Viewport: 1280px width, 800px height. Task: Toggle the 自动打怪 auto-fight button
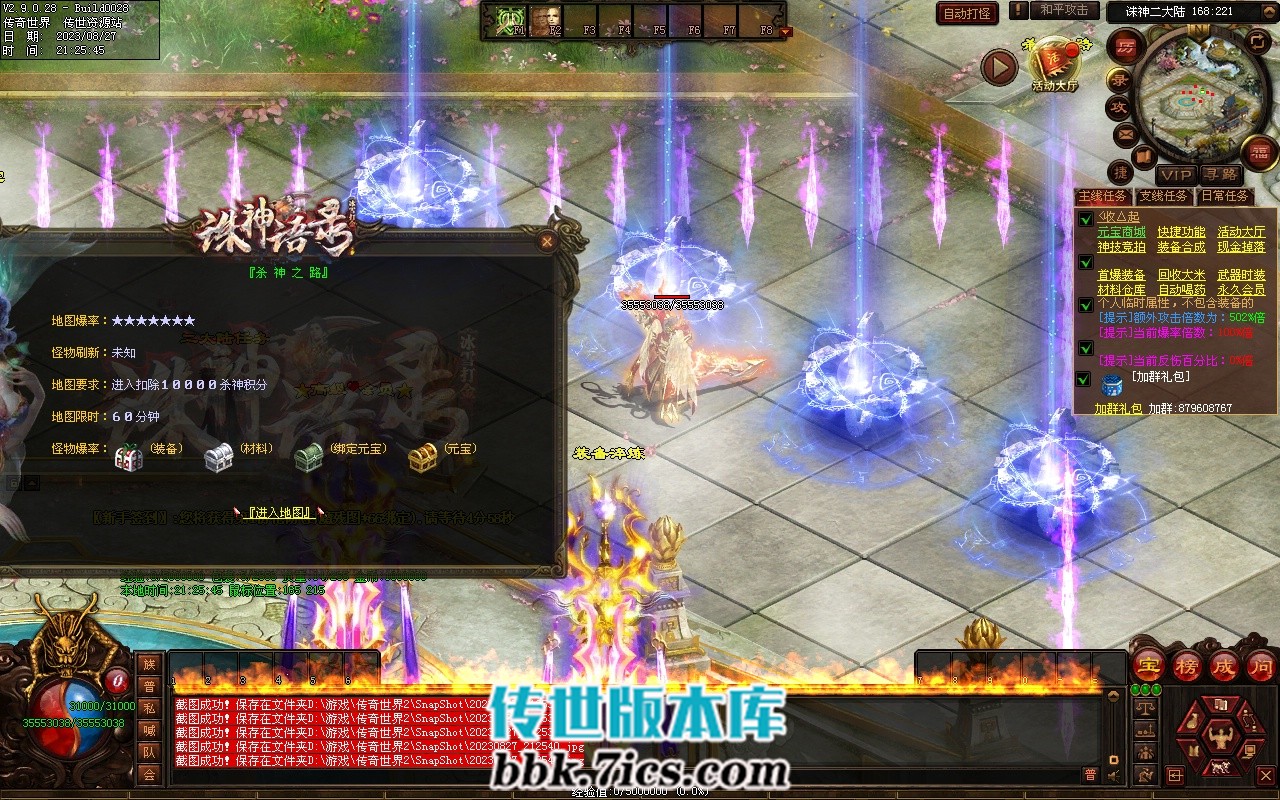(968, 13)
